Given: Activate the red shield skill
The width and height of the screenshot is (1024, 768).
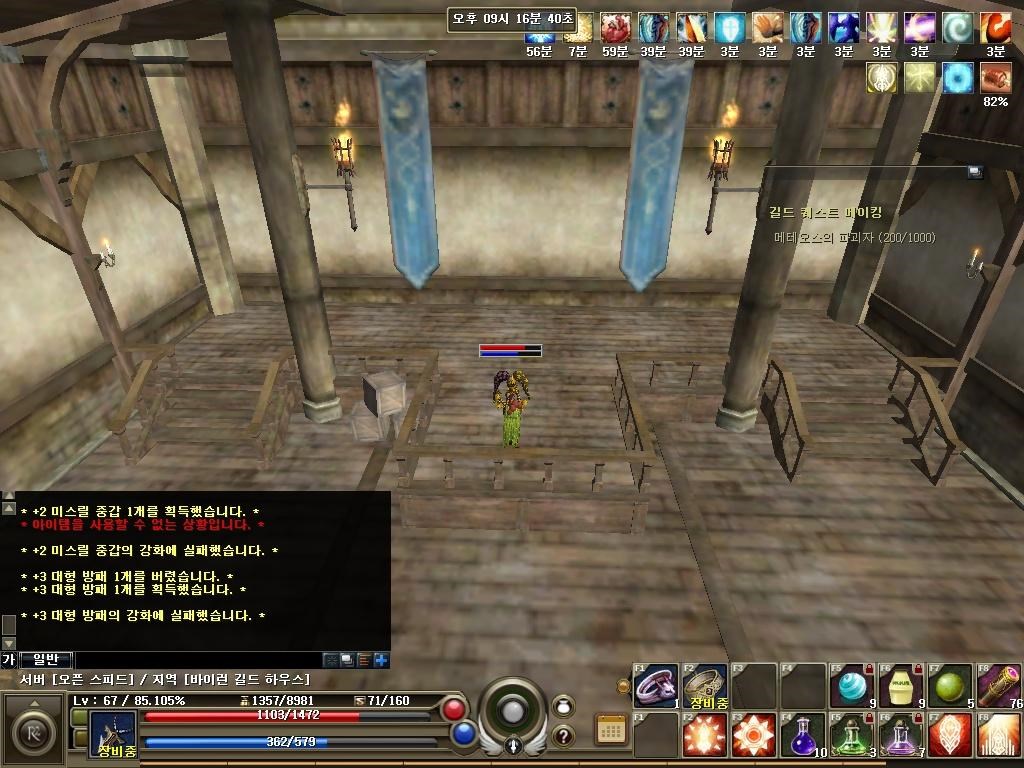Looking at the screenshot, I should pyautogui.click(x=950, y=735).
